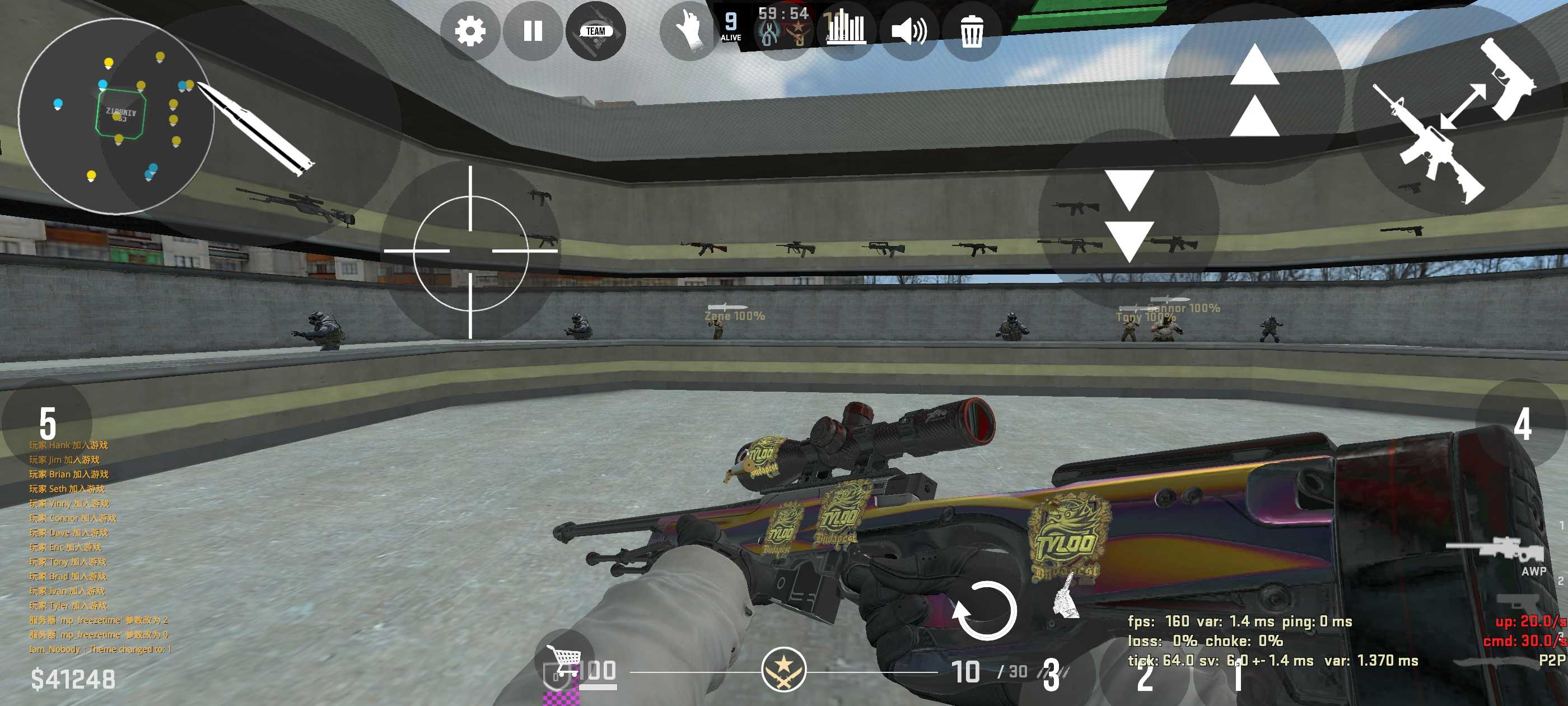This screenshot has height=706, width=1568.
Task: Tap the pointing hand inspect icon
Action: (1065, 597)
